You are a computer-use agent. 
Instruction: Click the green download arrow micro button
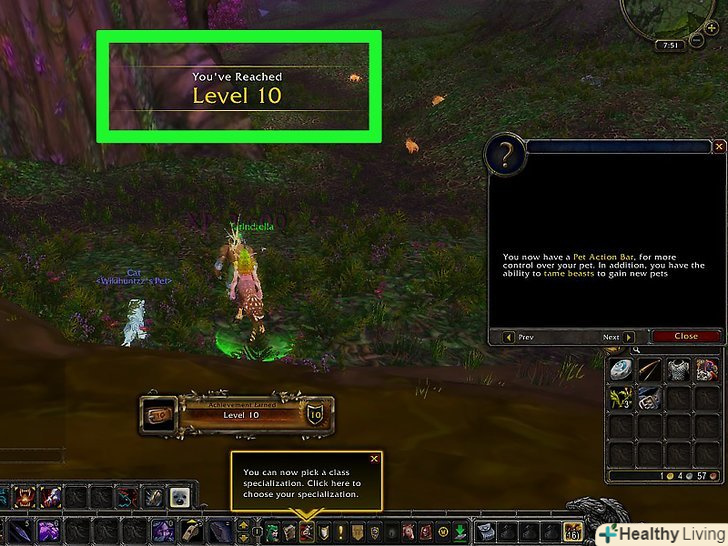tap(459, 530)
